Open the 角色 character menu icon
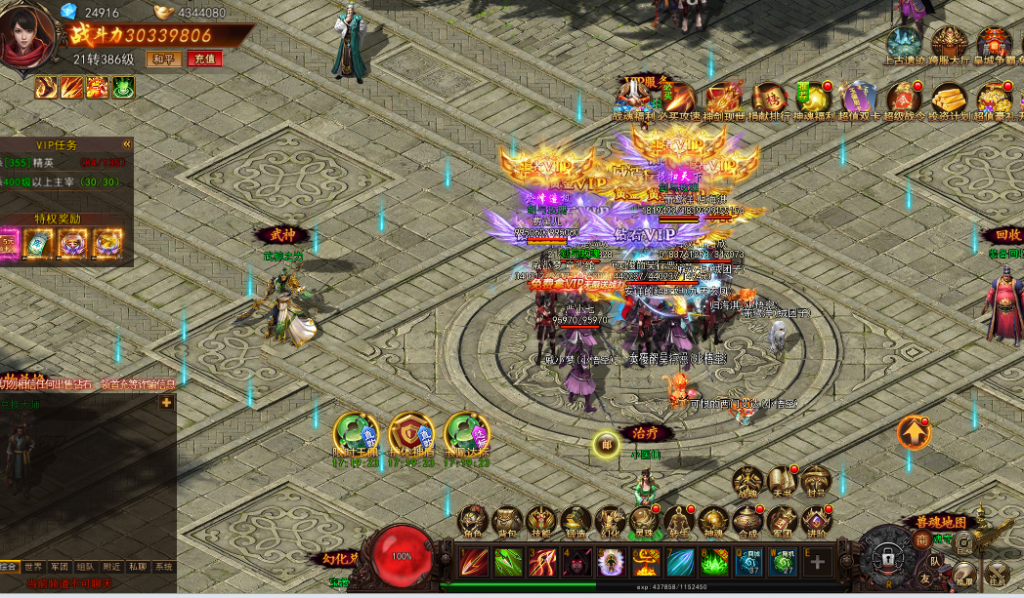This screenshot has height=598, width=1024. point(473,522)
